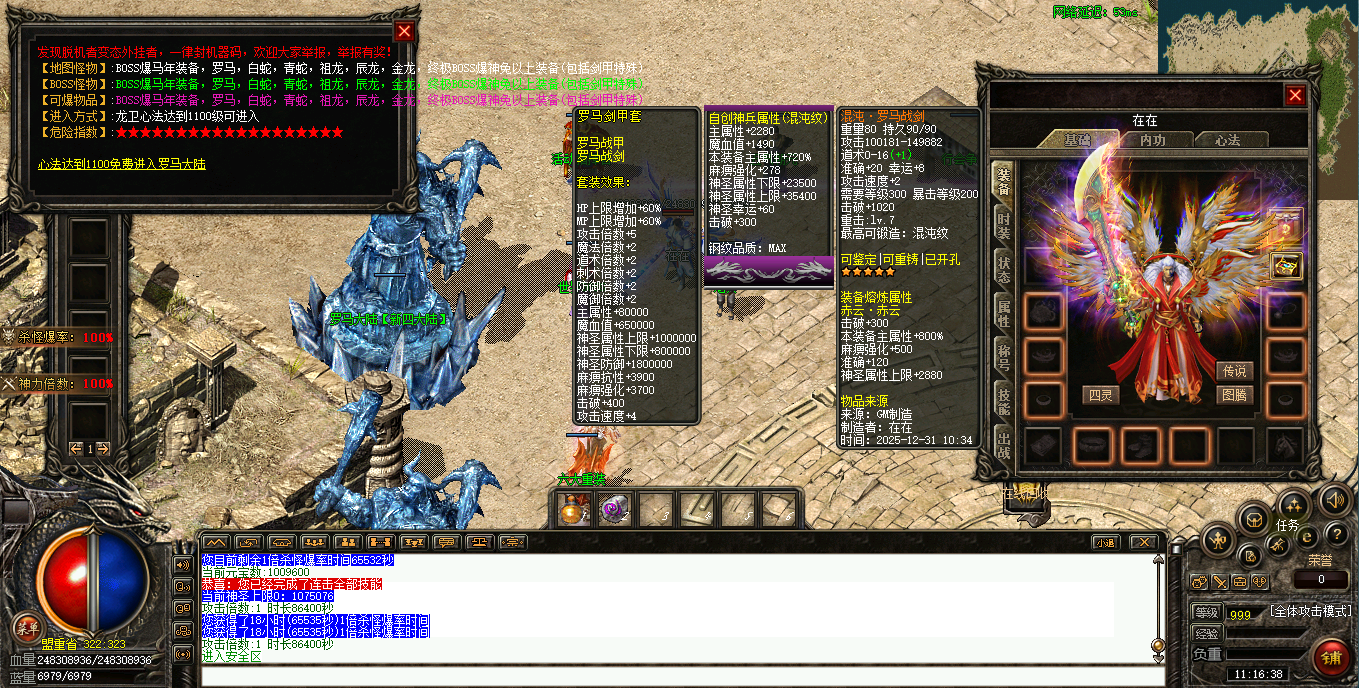The height and width of the screenshot is (688, 1359).
Task: Switch to the 技能 side tab
Action: [x=1003, y=400]
